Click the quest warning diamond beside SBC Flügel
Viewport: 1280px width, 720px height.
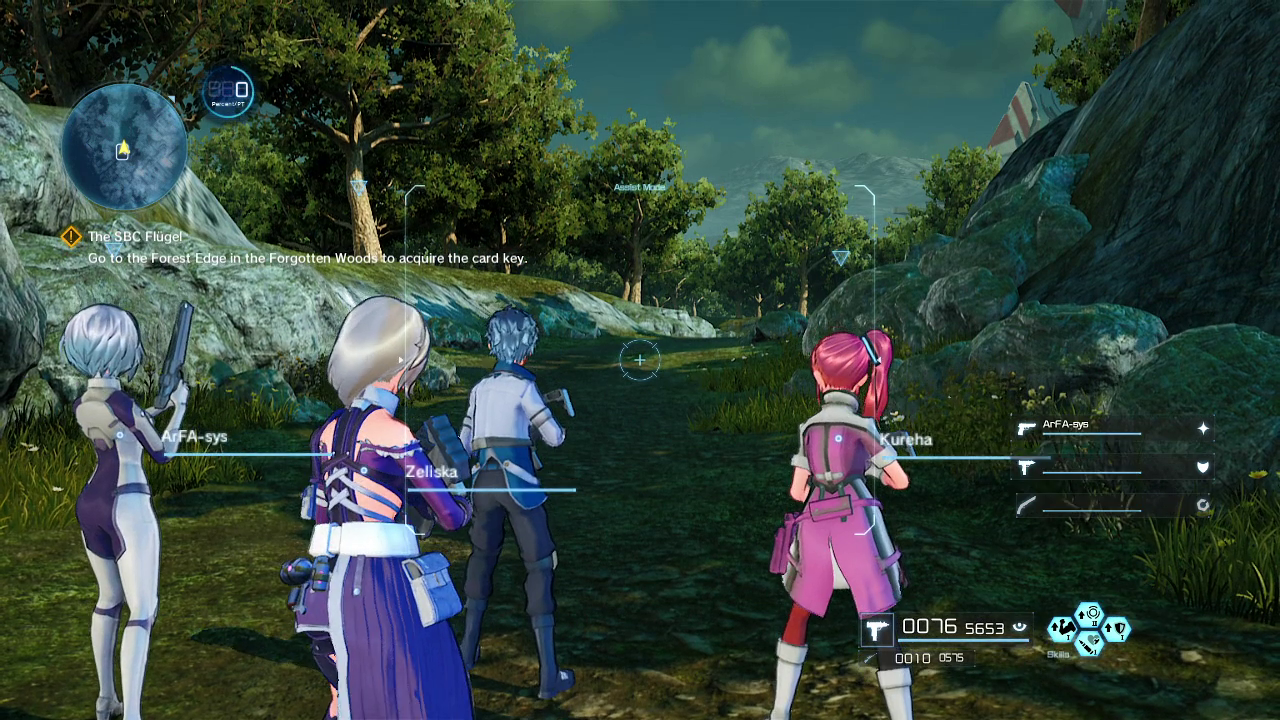tap(70, 237)
